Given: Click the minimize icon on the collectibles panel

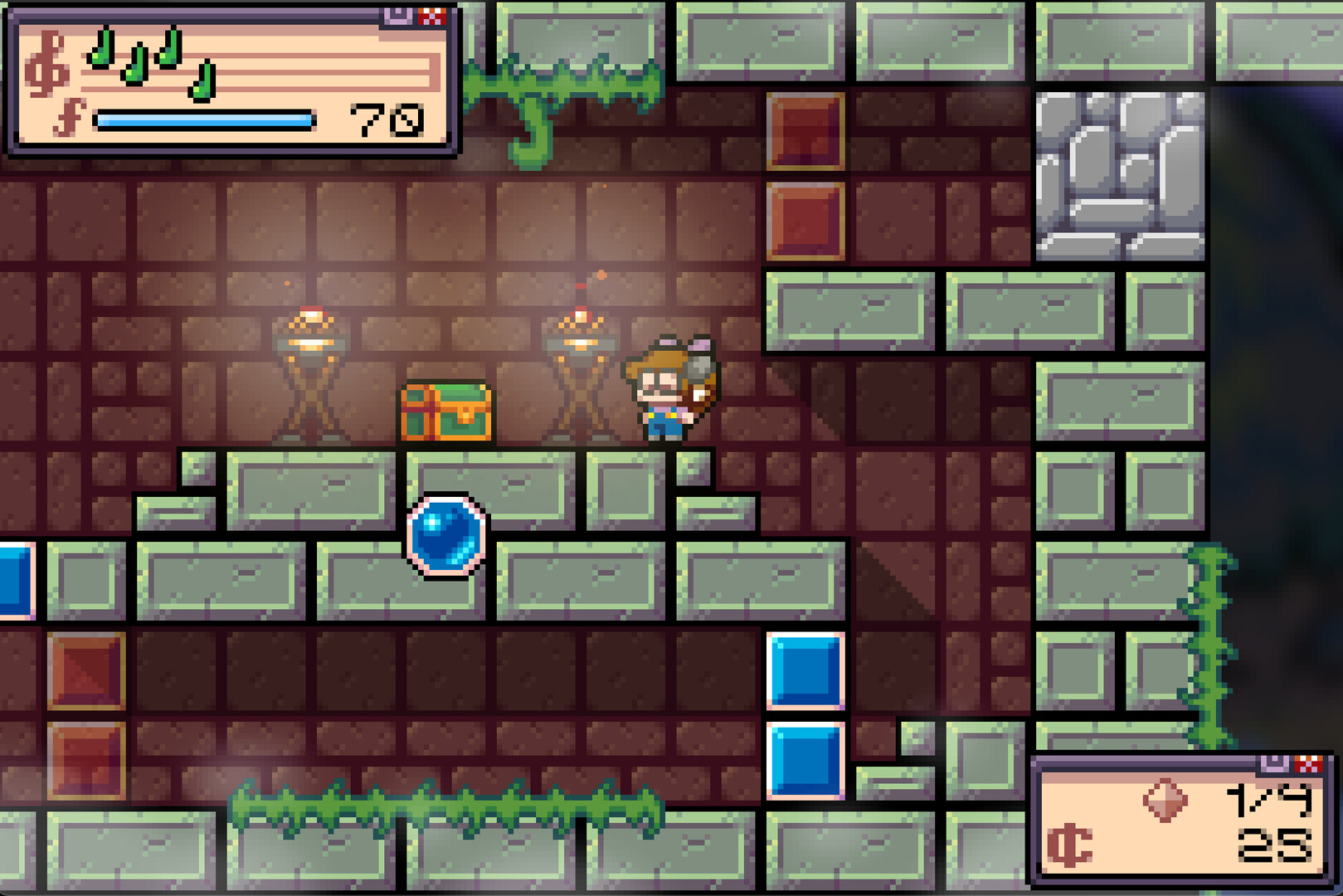Looking at the screenshot, I should click(x=1275, y=763).
